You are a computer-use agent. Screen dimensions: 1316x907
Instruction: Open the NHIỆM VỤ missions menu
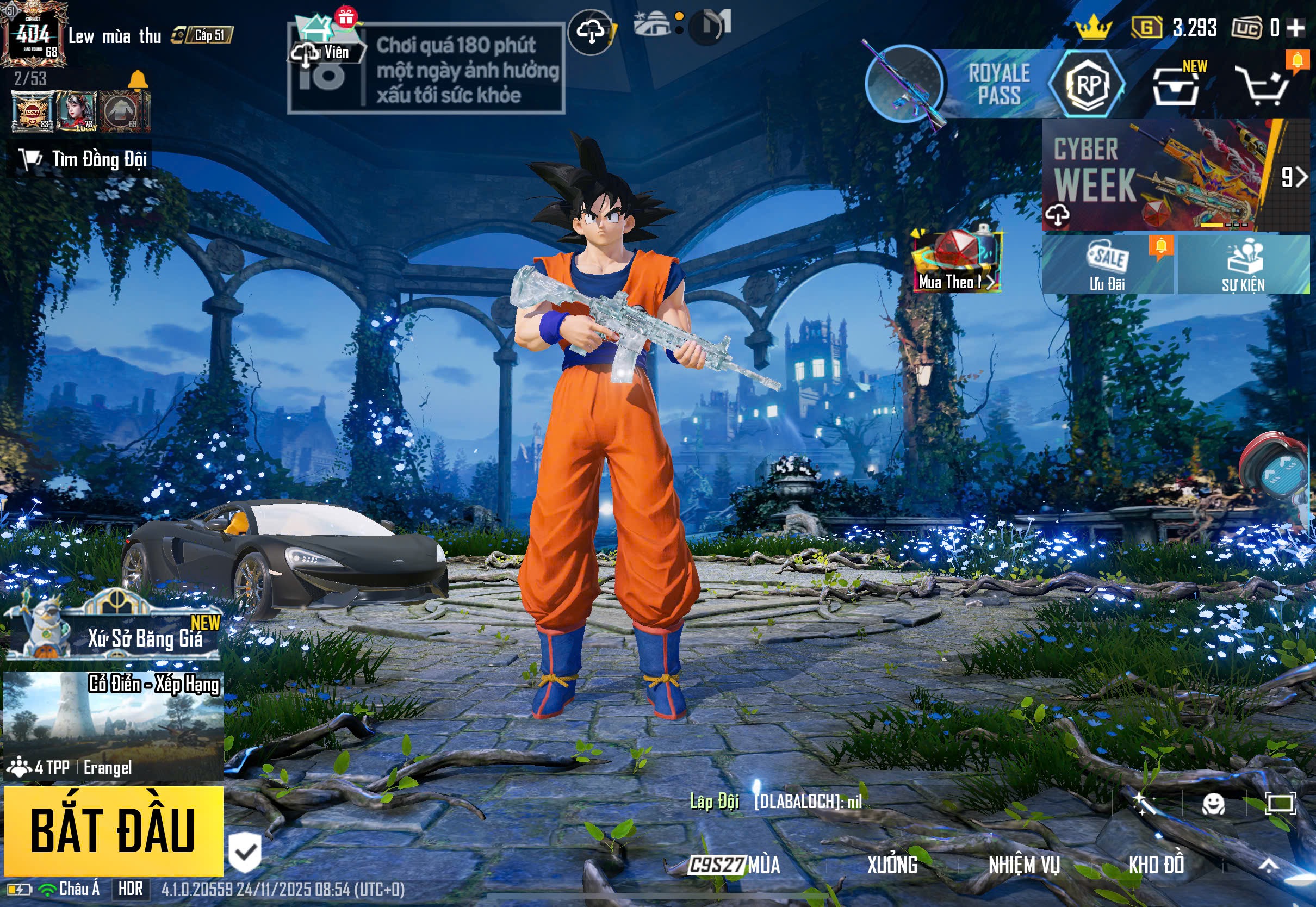pyautogui.click(x=1024, y=865)
